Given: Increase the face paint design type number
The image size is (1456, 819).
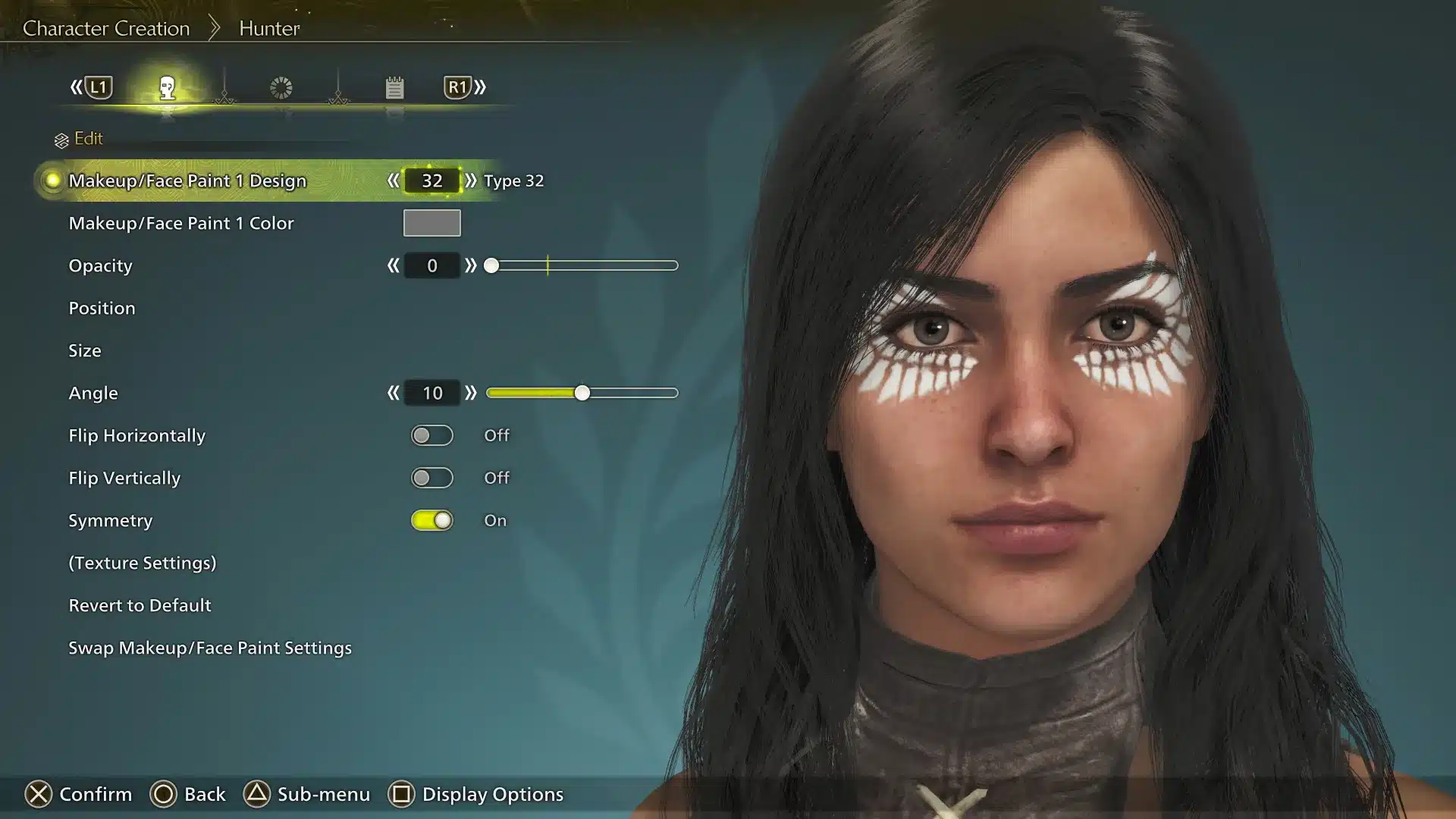Looking at the screenshot, I should point(471,180).
